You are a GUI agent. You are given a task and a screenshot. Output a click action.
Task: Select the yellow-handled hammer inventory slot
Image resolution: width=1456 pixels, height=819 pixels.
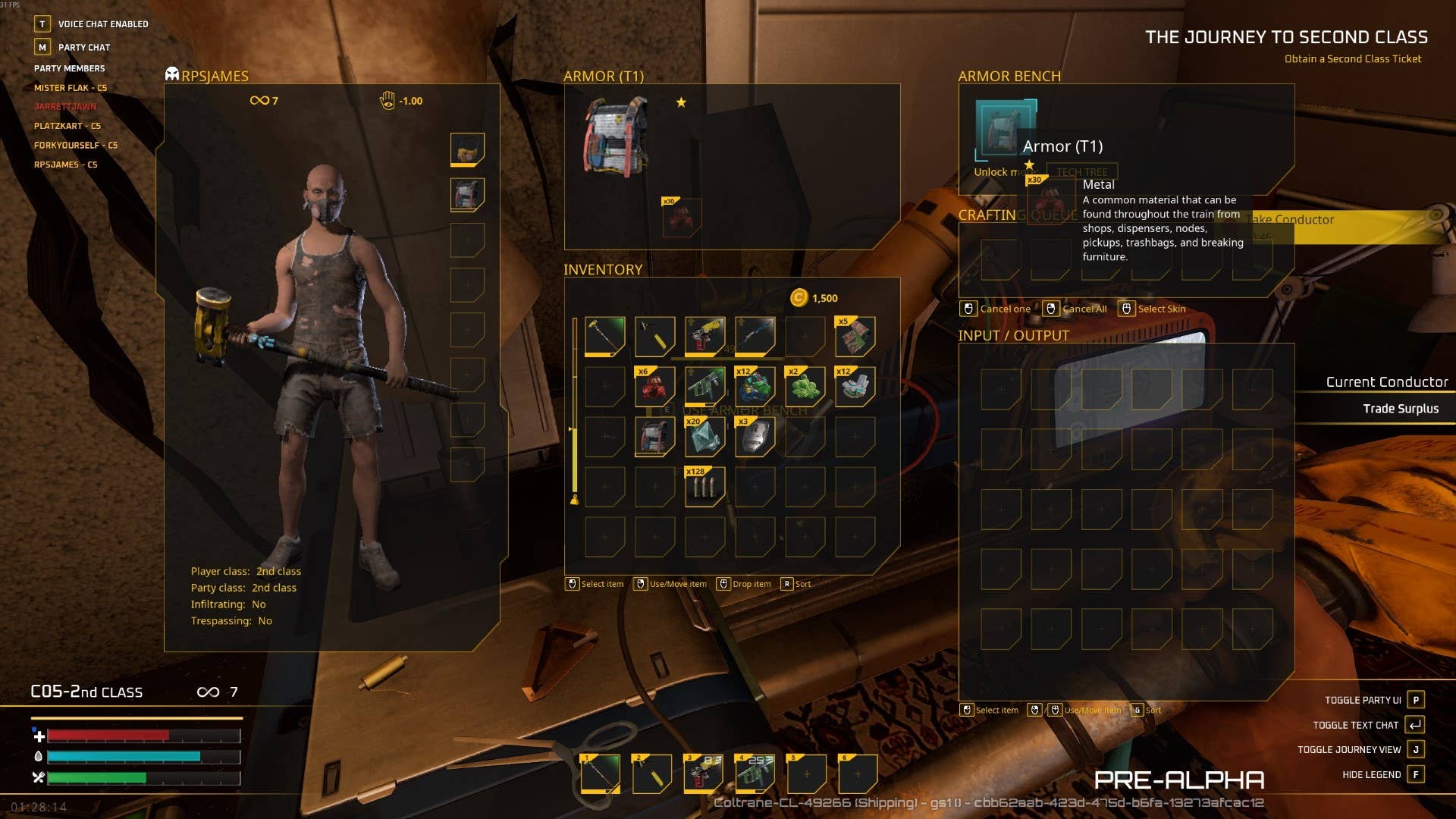[x=654, y=336]
